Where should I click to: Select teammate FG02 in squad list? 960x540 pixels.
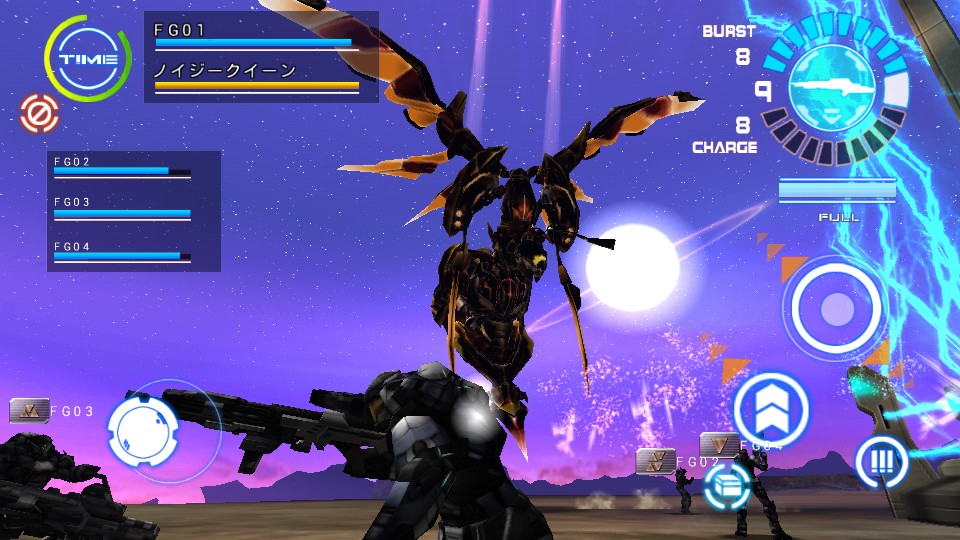(122, 167)
